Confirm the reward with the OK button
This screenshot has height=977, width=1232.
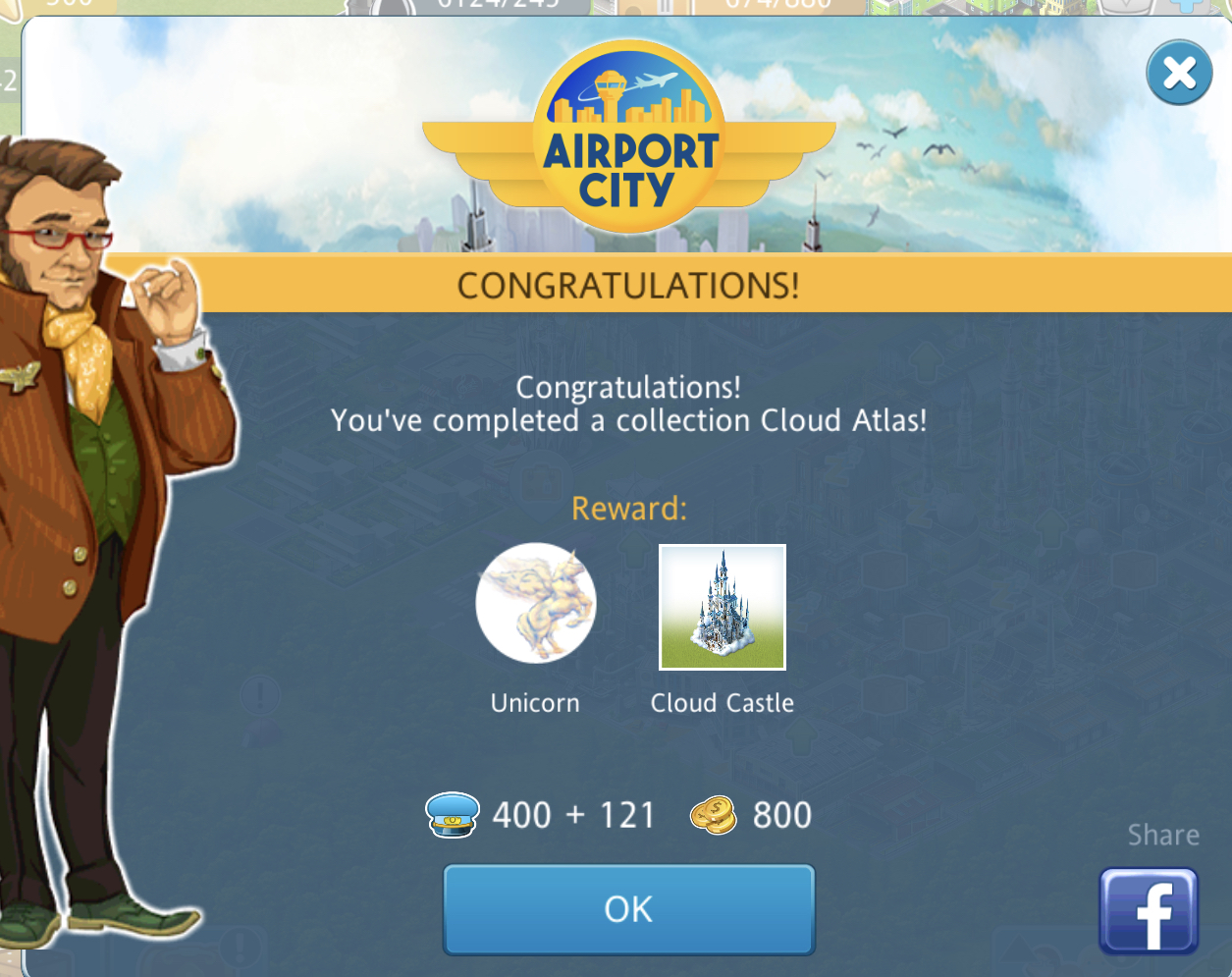628,909
